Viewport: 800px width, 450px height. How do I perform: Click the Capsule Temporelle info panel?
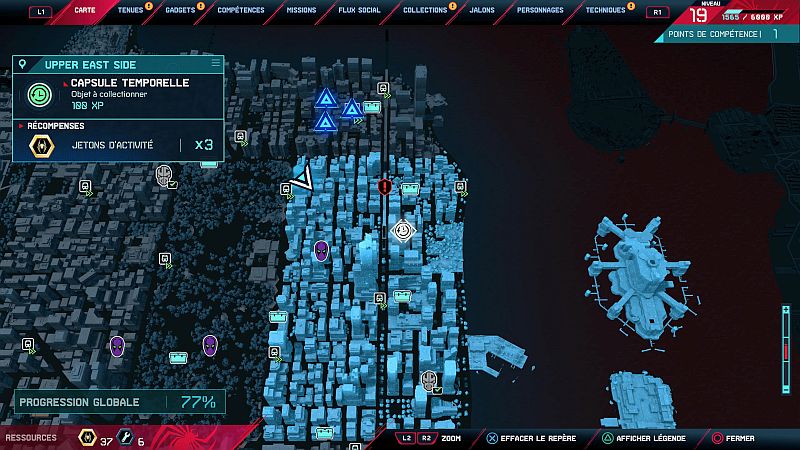(118, 94)
